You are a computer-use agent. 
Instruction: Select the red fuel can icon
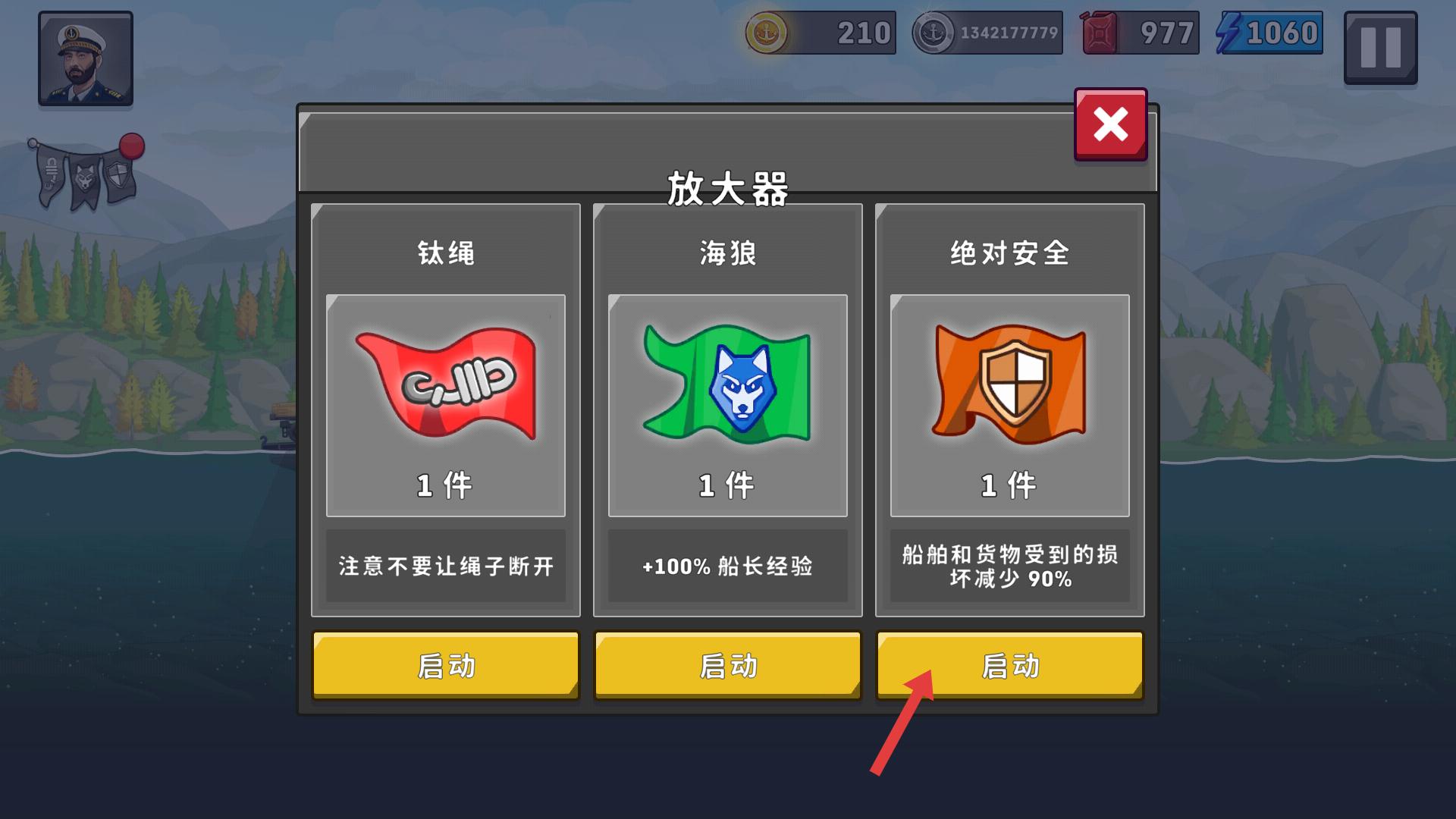[1098, 33]
